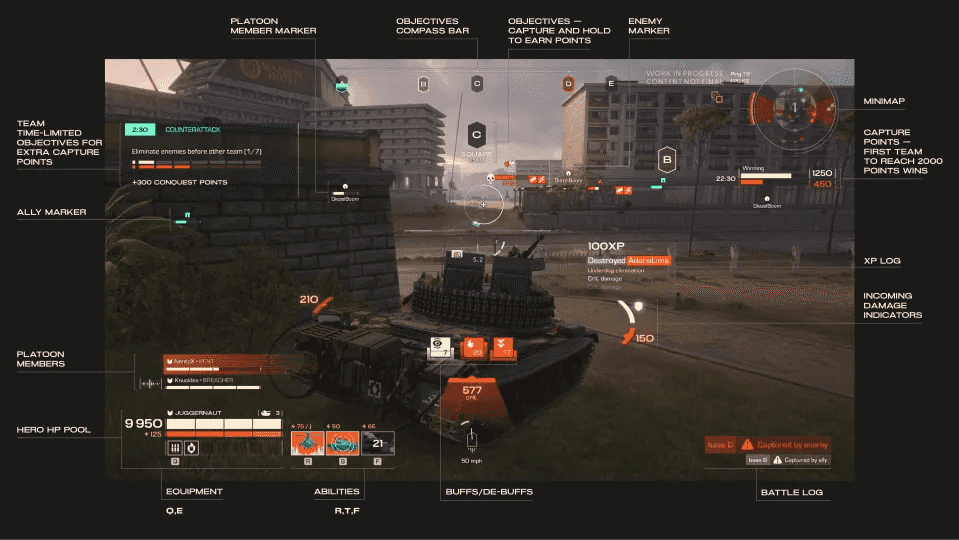Activate the tank target ability icon

tap(343, 445)
